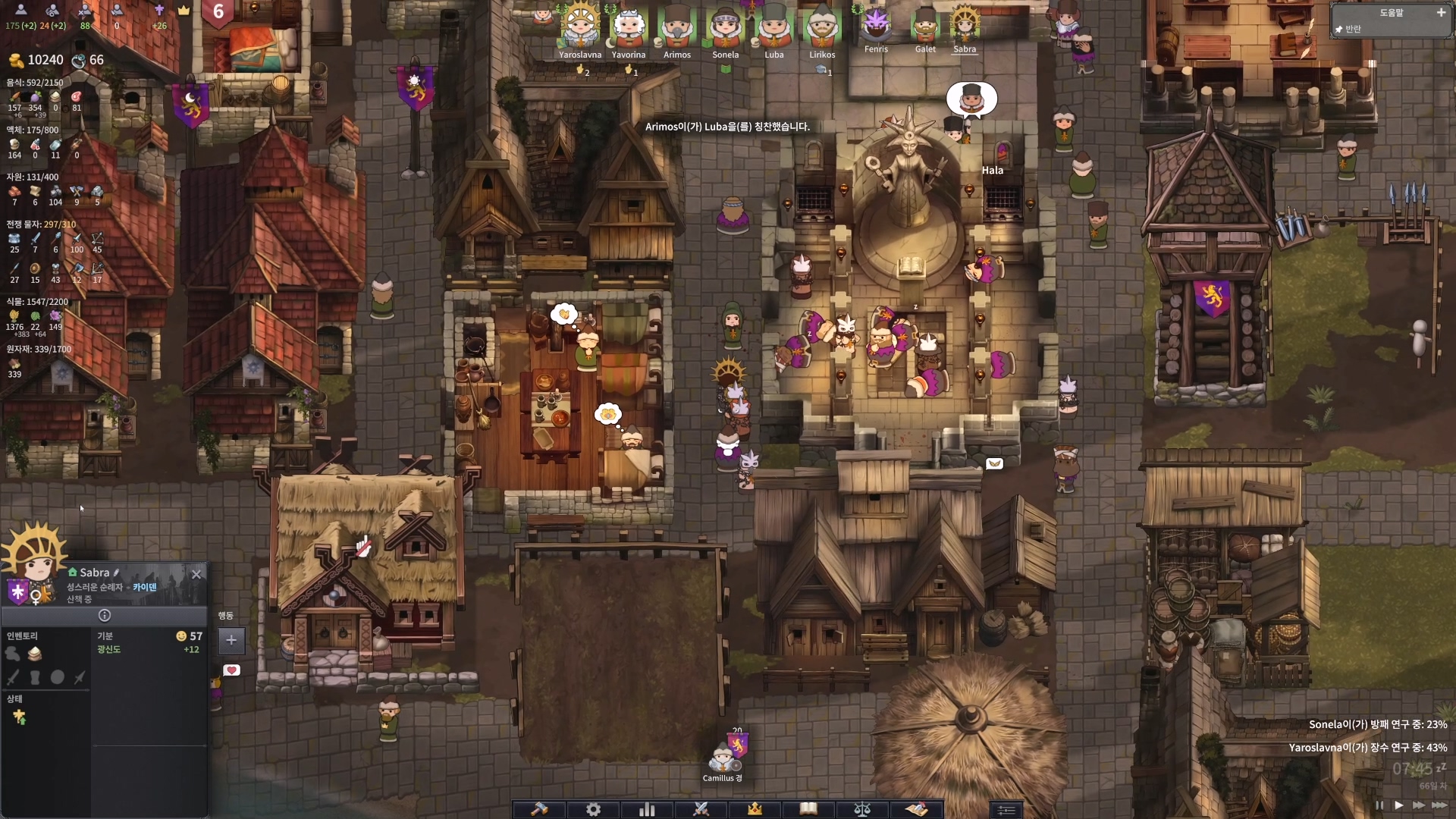Show the bar chart statistics panel
1456x819 pixels.
(x=647, y=809)
